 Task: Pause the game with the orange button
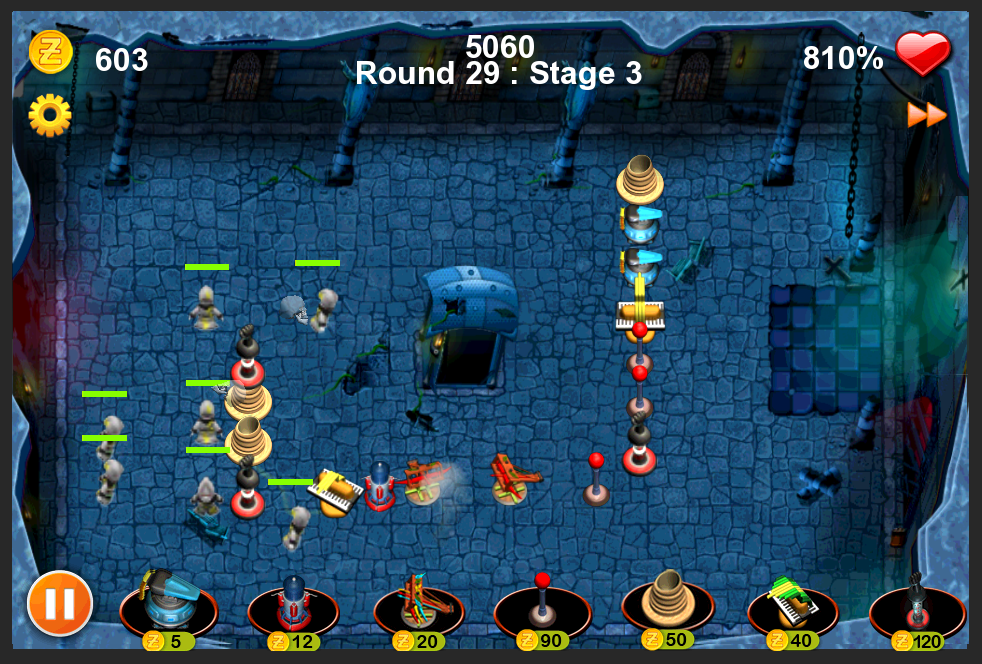[x=60, y=603]
